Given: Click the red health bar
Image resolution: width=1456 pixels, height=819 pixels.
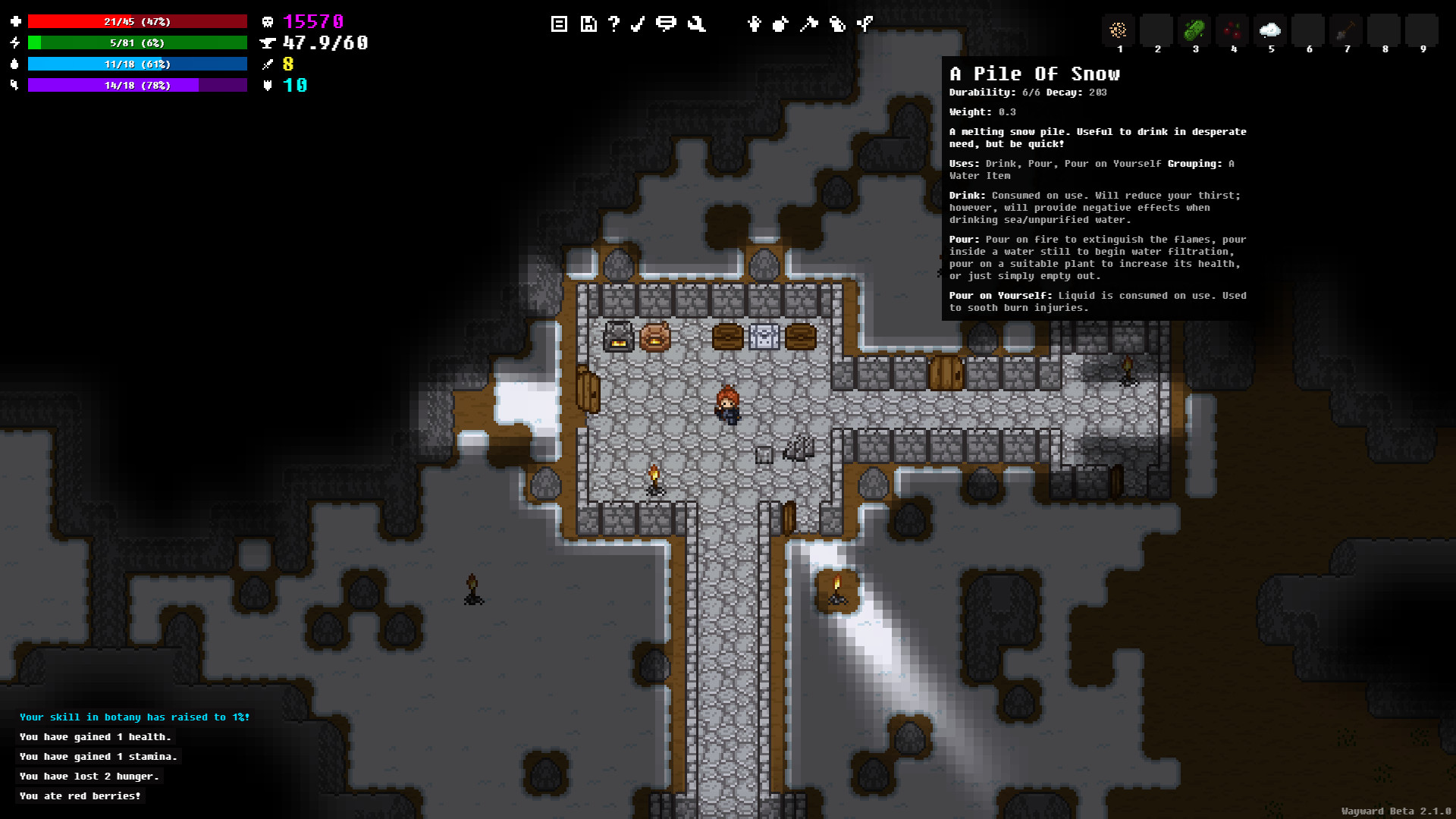Looking at the screenshot, I should [136, 21].
